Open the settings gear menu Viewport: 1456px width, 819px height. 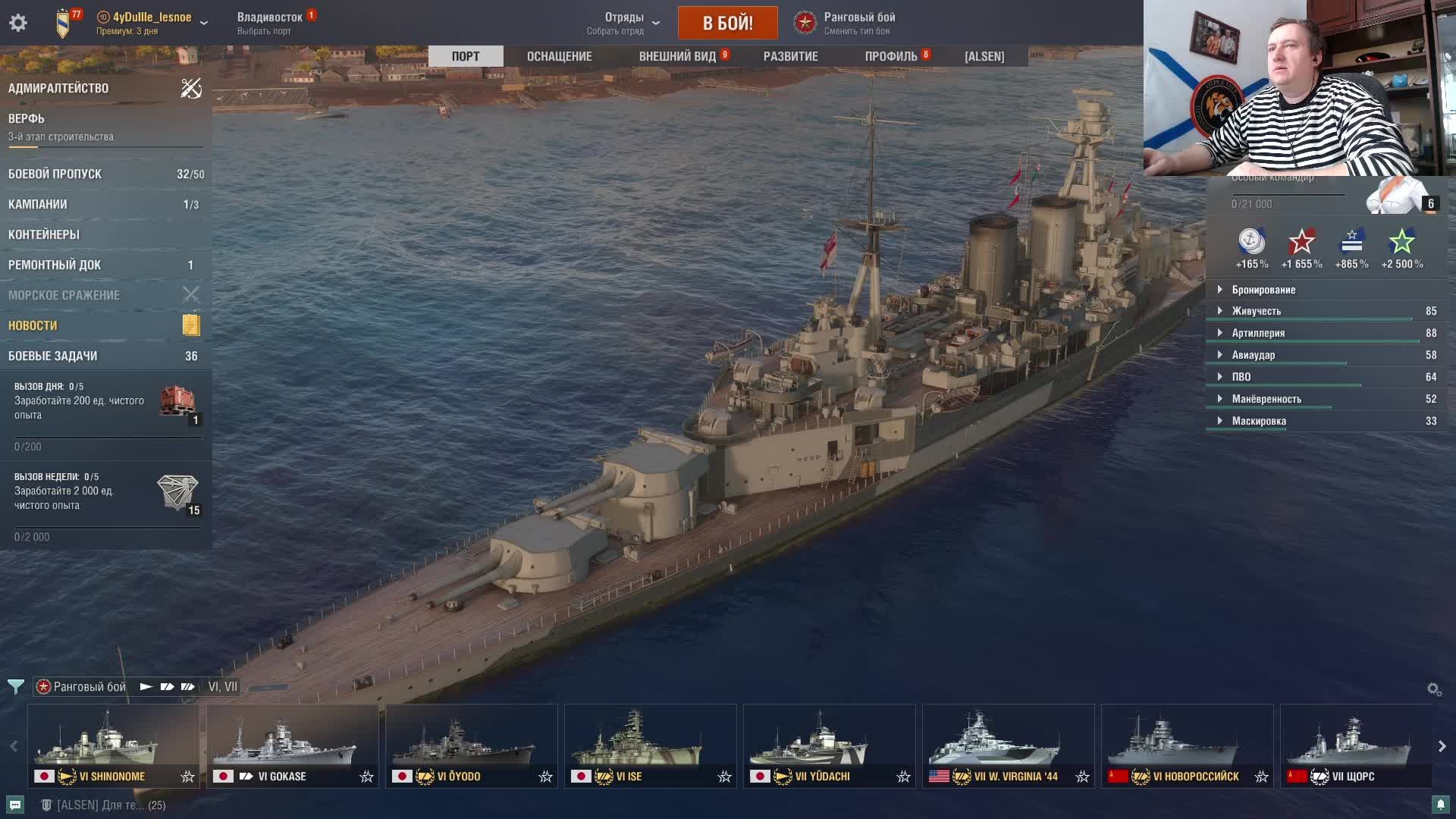point(18,23)
